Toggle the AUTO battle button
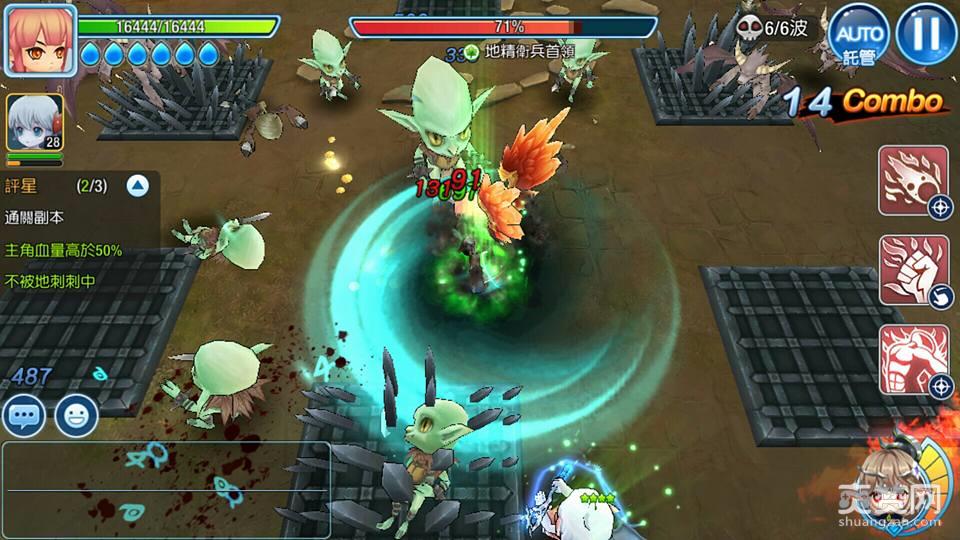 859,35
